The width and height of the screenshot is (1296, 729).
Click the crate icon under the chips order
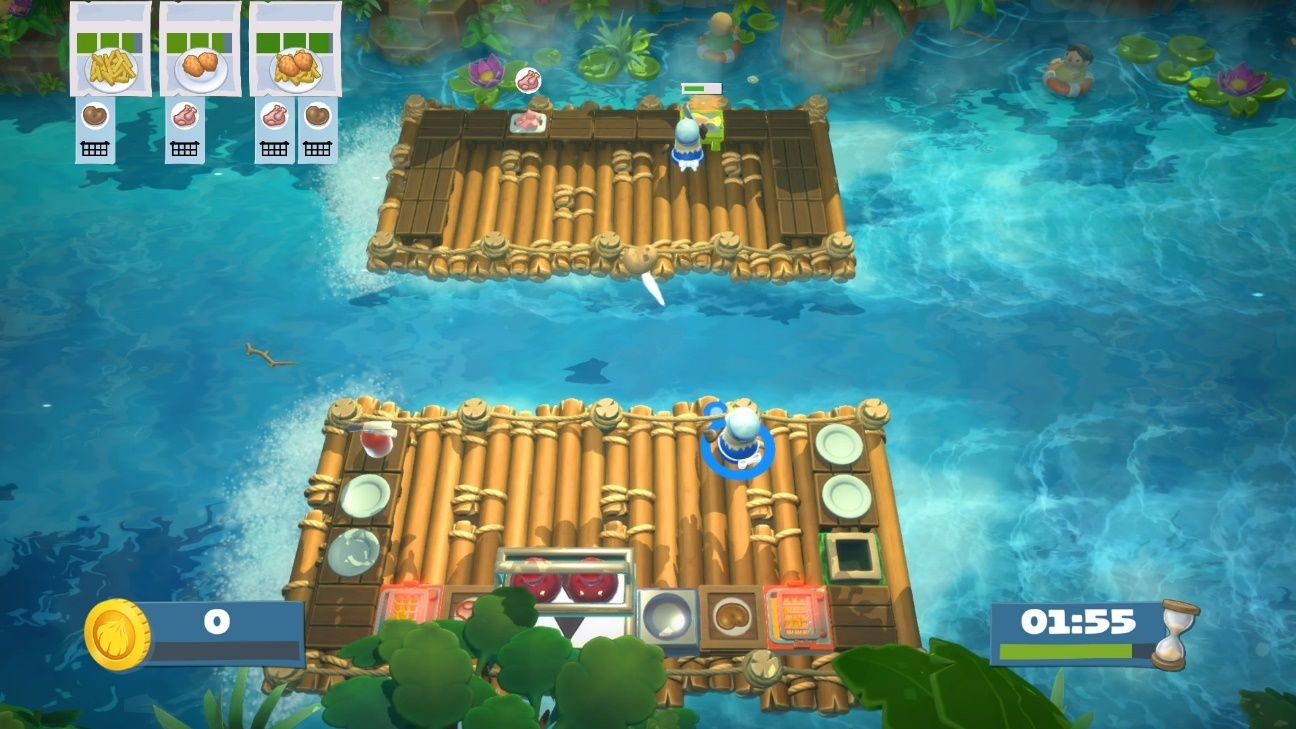pos(95,148)
